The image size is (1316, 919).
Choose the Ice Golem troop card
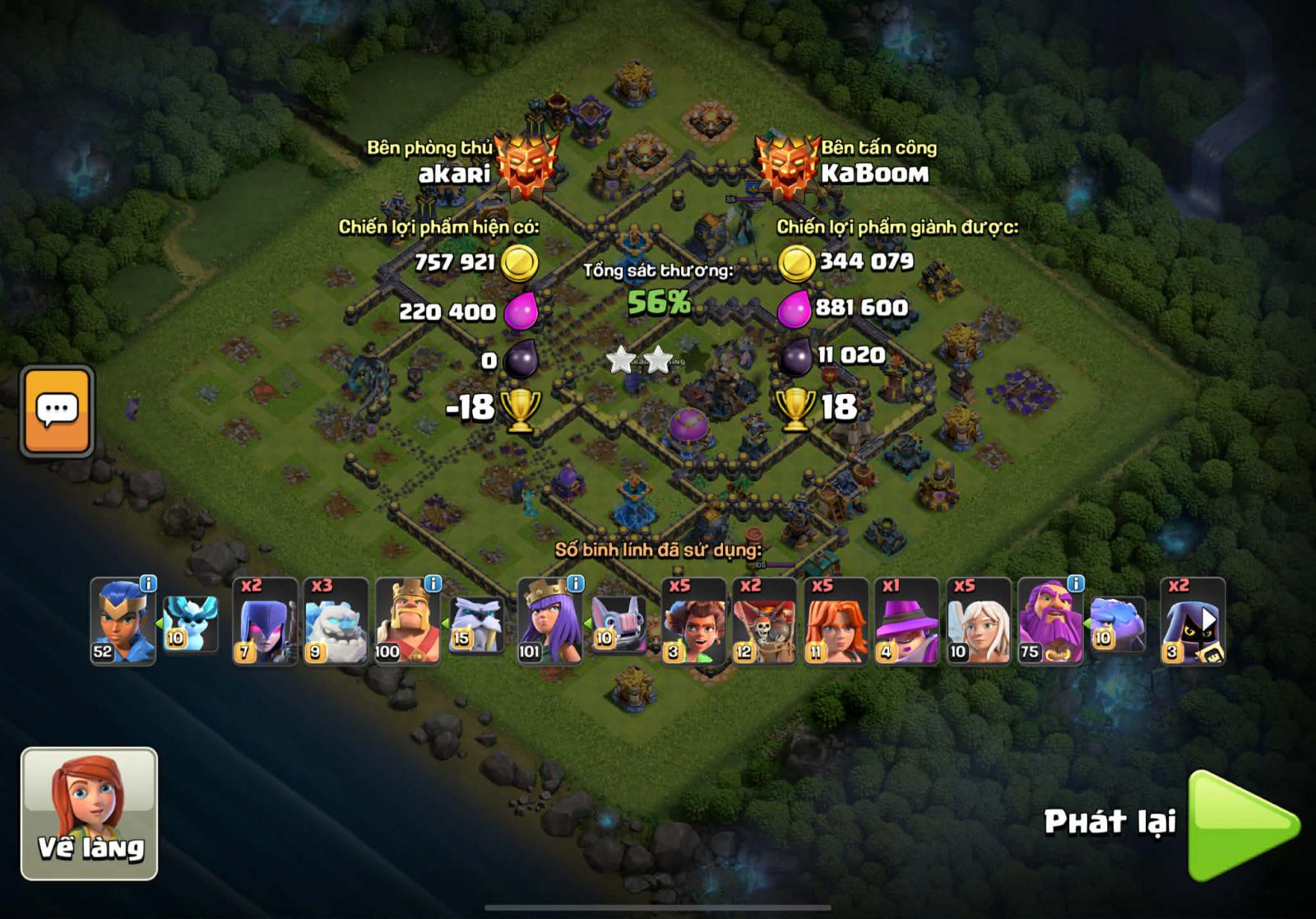click(336, 621)
